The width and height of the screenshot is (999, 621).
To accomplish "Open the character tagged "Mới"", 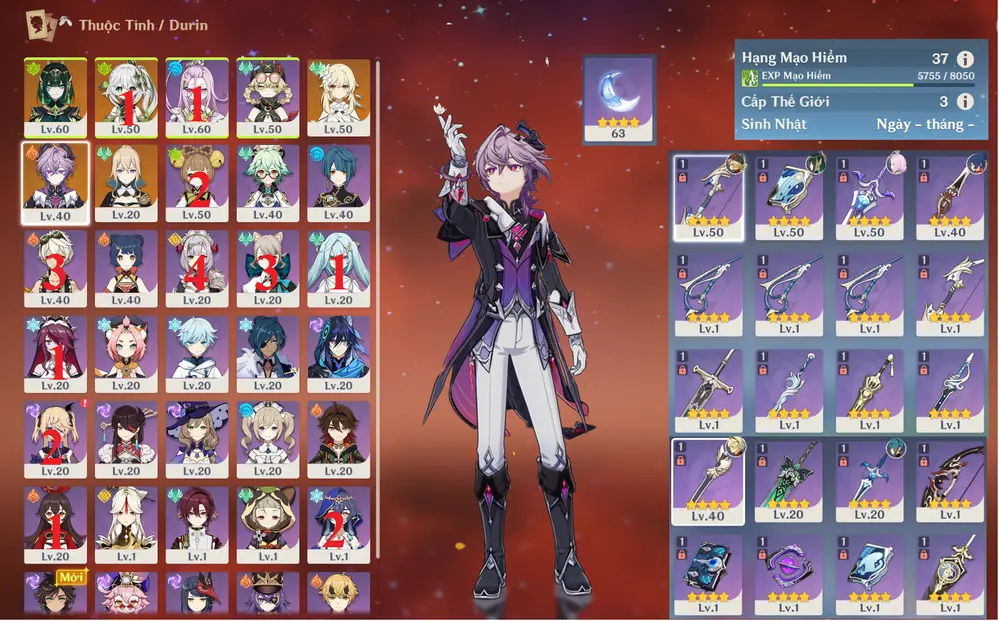I will [x=55, y=592].
